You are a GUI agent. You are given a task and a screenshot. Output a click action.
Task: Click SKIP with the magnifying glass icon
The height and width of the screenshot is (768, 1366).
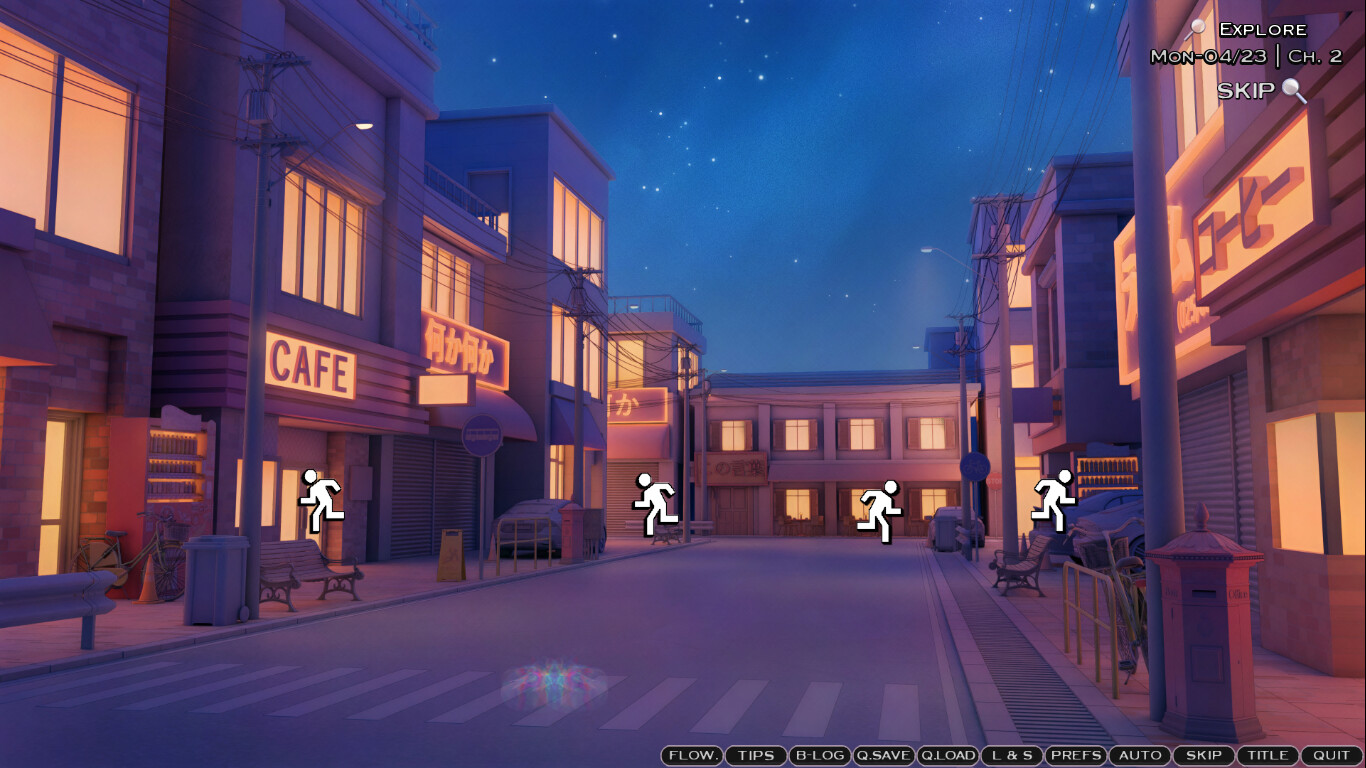pos(1260,91)
